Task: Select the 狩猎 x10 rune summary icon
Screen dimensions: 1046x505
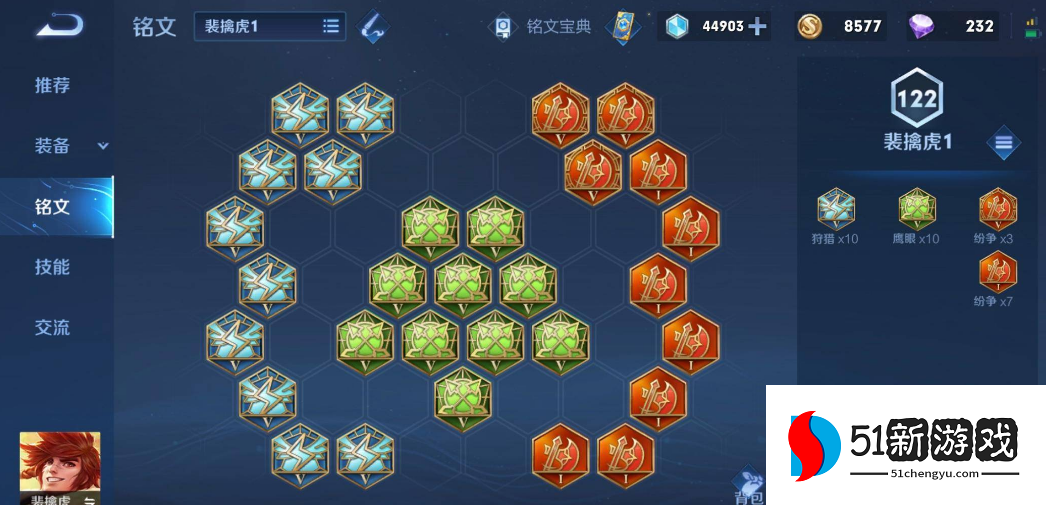Action: tap(836, 210)
